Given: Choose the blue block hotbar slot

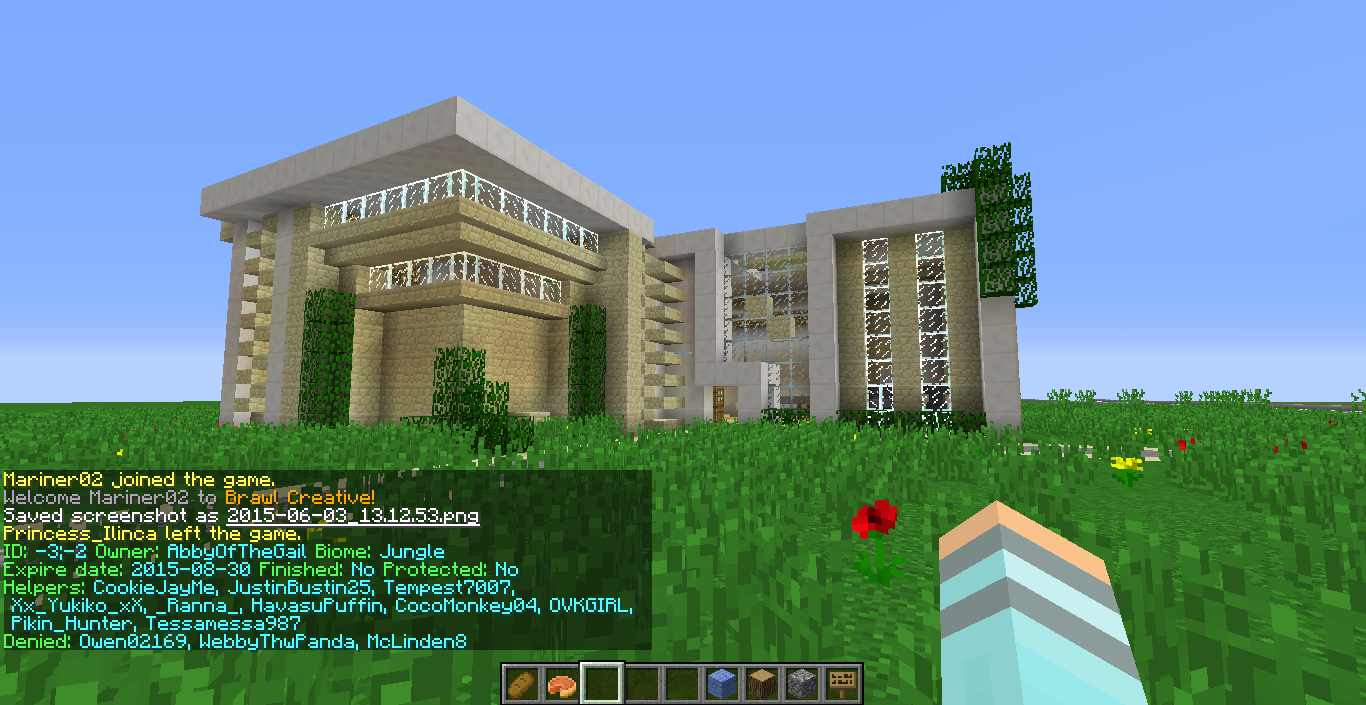Looking at the screenshot, I should point(722,684).
